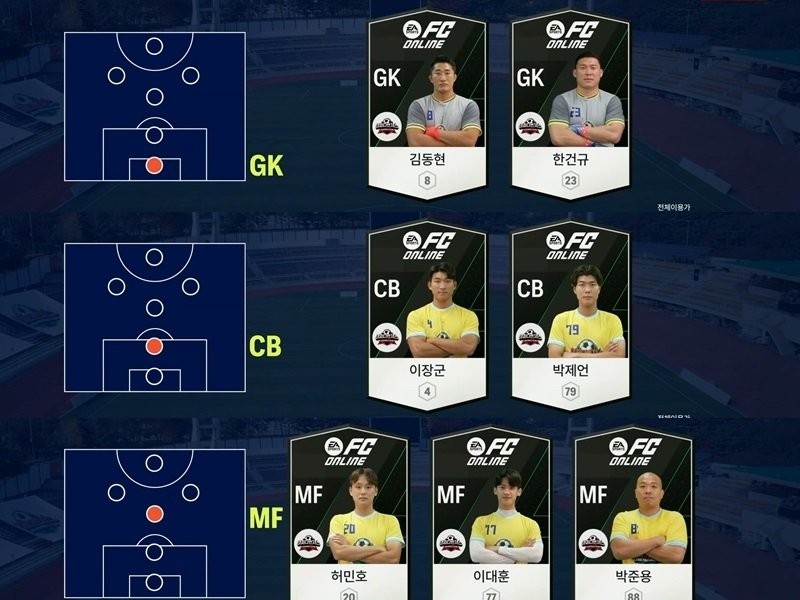Choose the 허민호 midfielder card
The height and width of the screenshot is (600, 800).
tap(348, 515)
